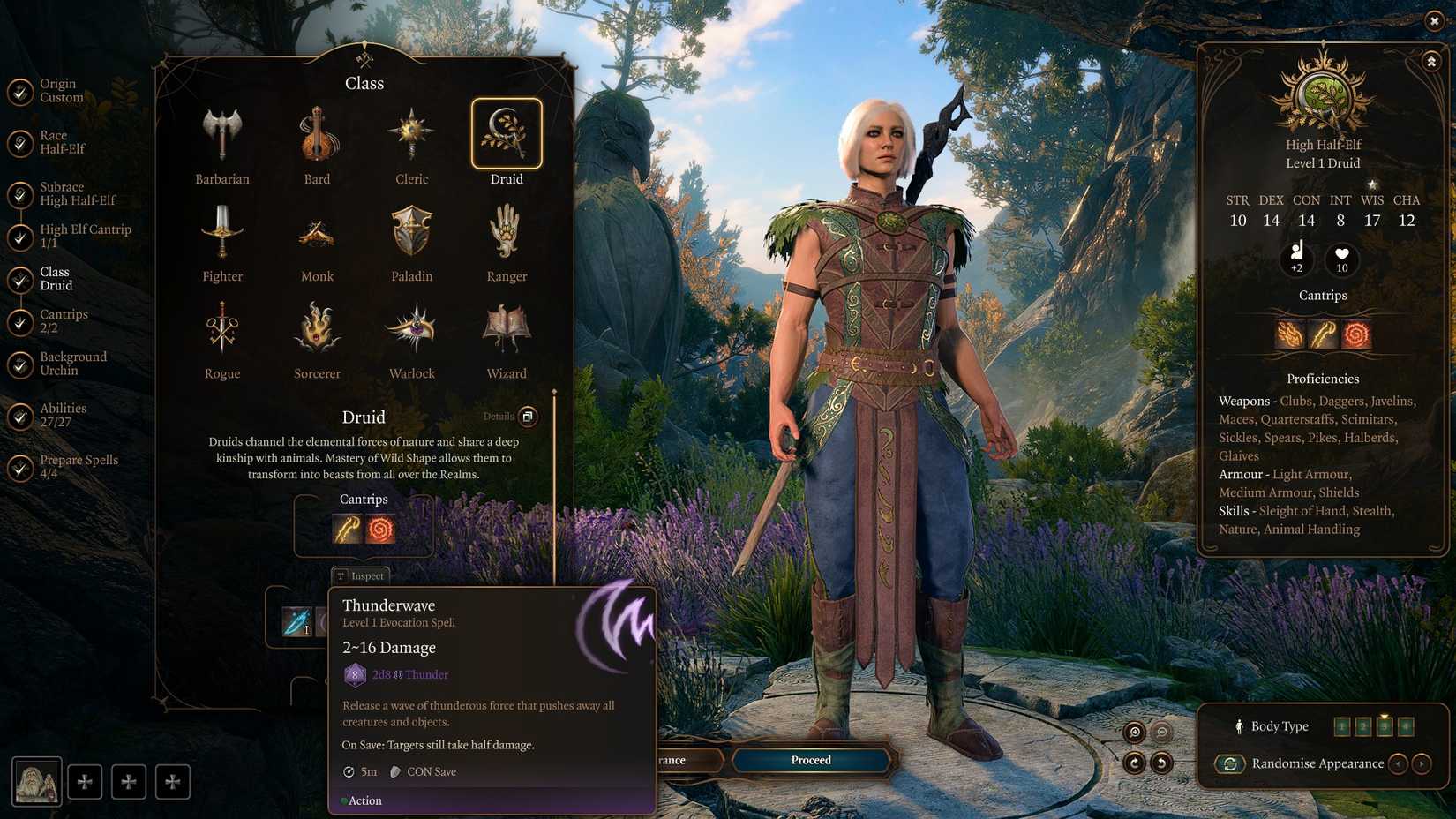
Task: Expand the Inspect tooltip for the selected spell
Action: click(361, 575)
